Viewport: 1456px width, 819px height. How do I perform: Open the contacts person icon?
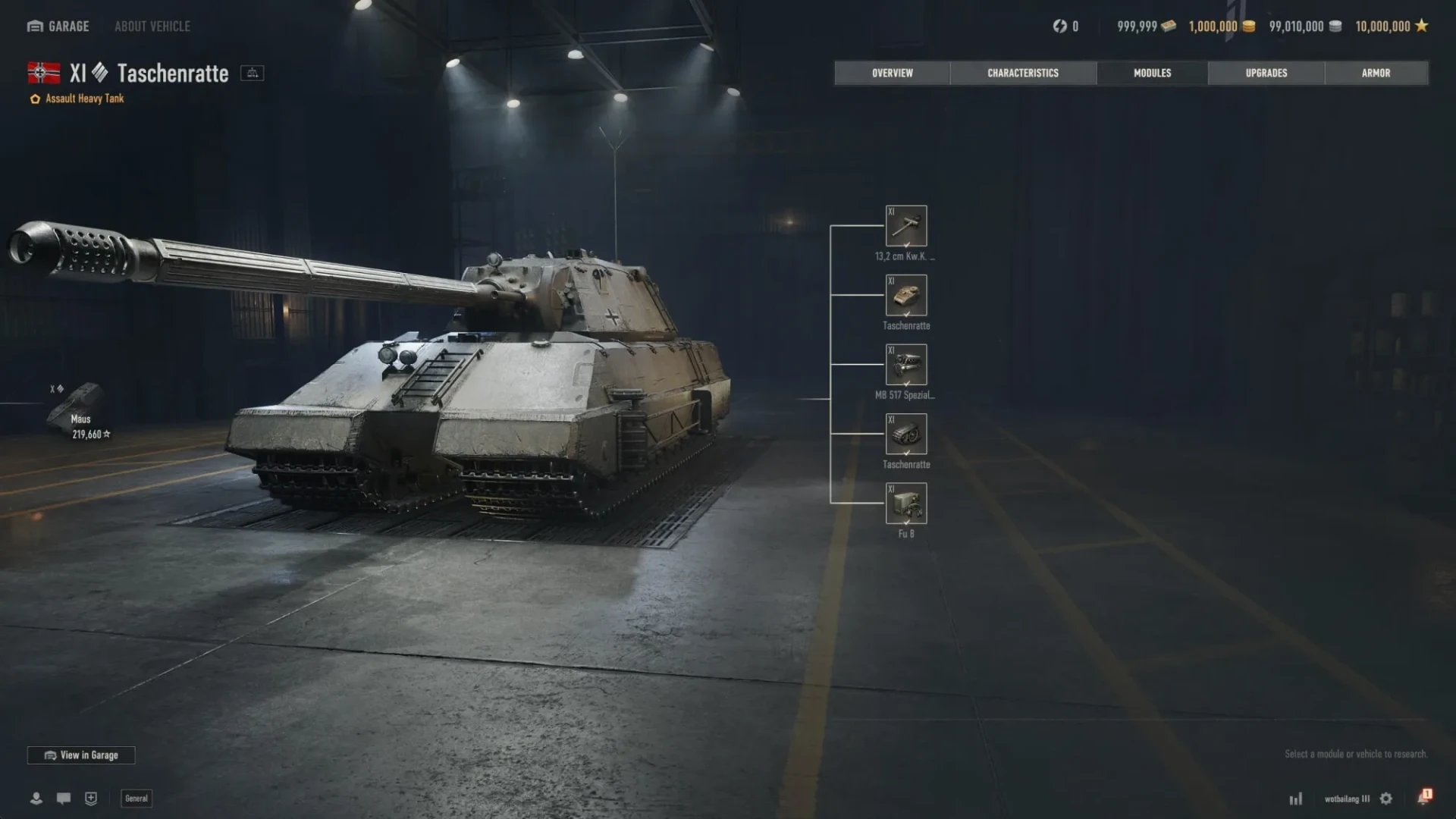(36, 799)
